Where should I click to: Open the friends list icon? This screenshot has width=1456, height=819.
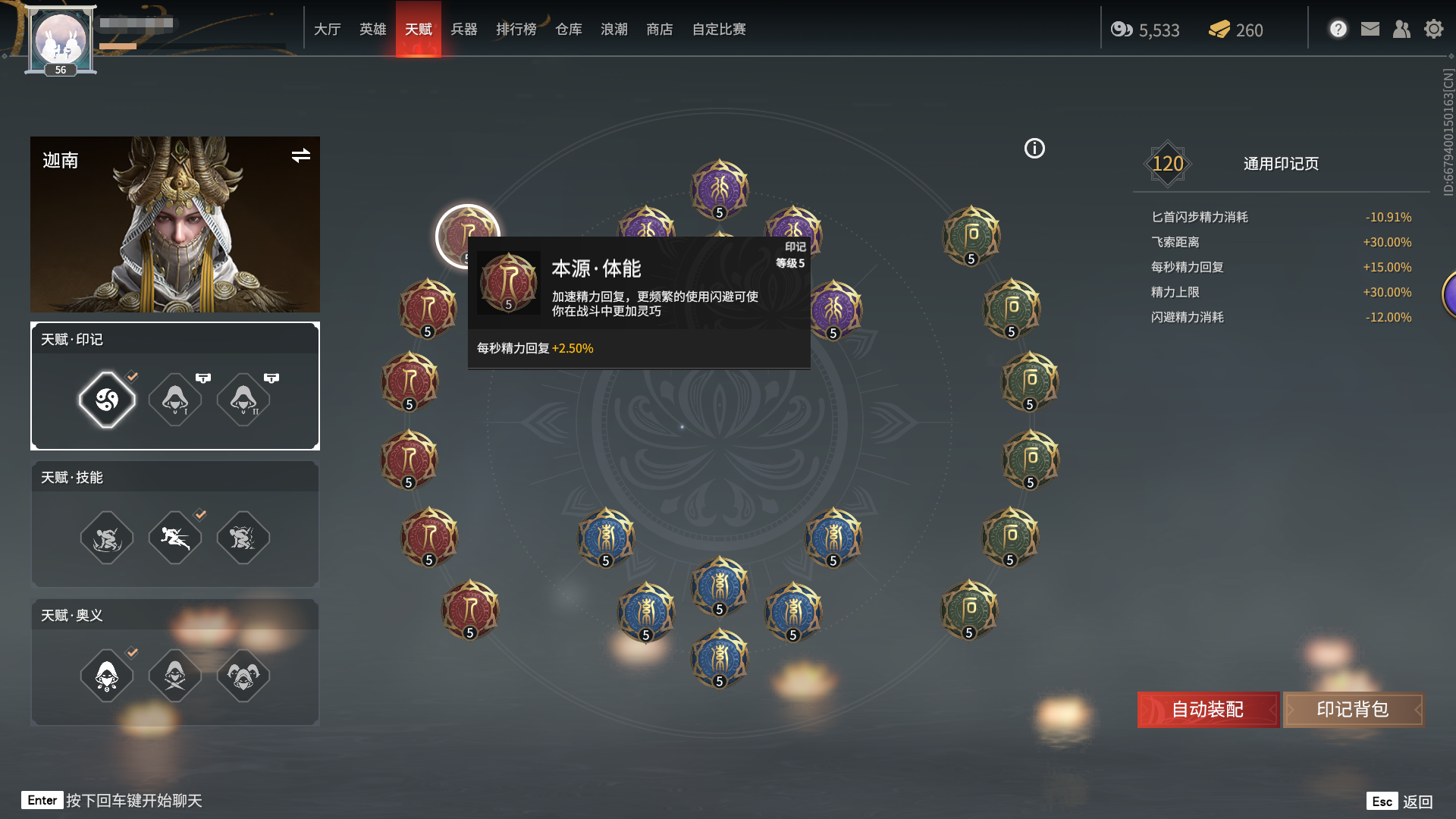(x=1401, y=29)
